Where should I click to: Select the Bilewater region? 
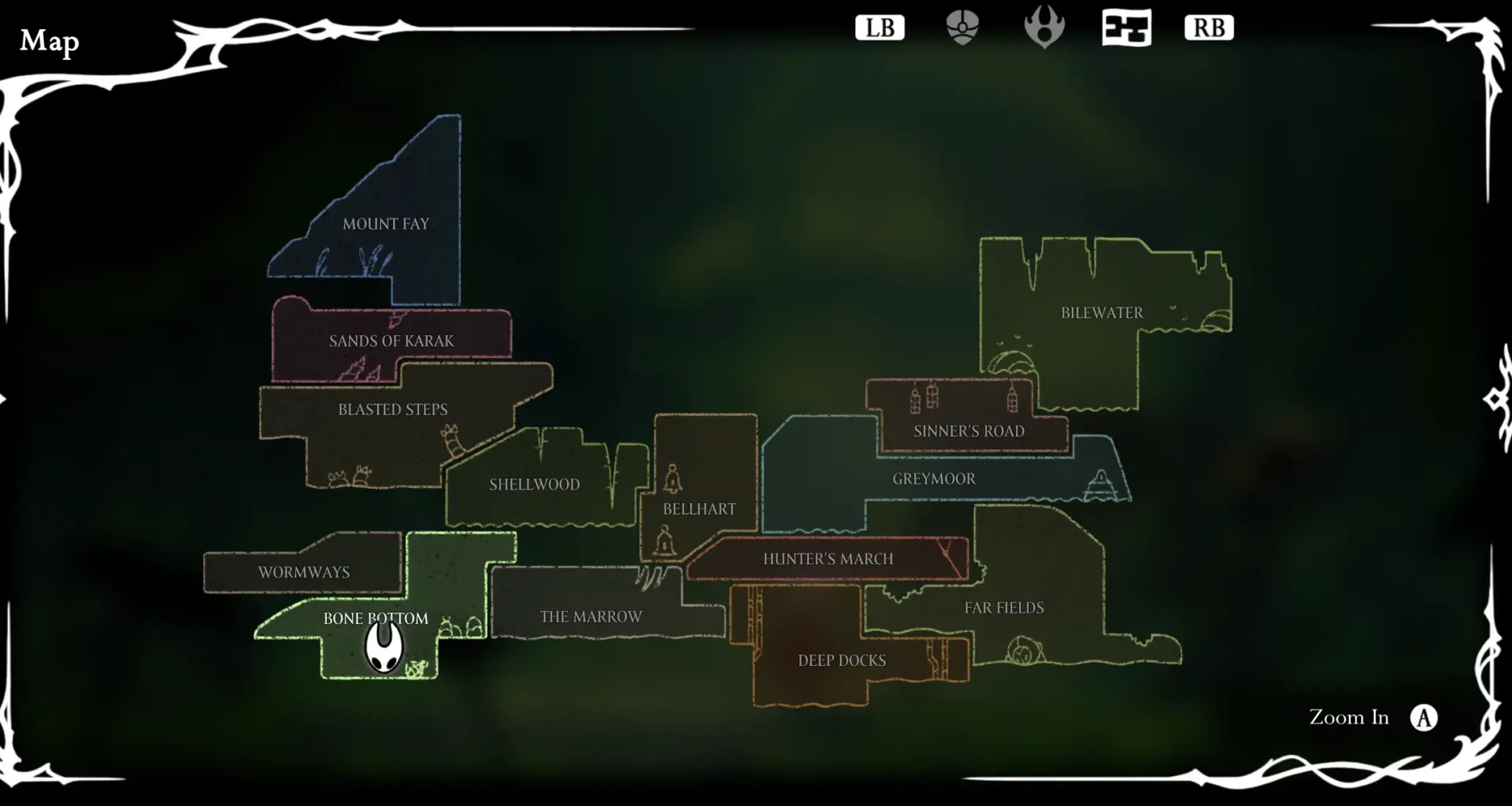coord(1102,313)
